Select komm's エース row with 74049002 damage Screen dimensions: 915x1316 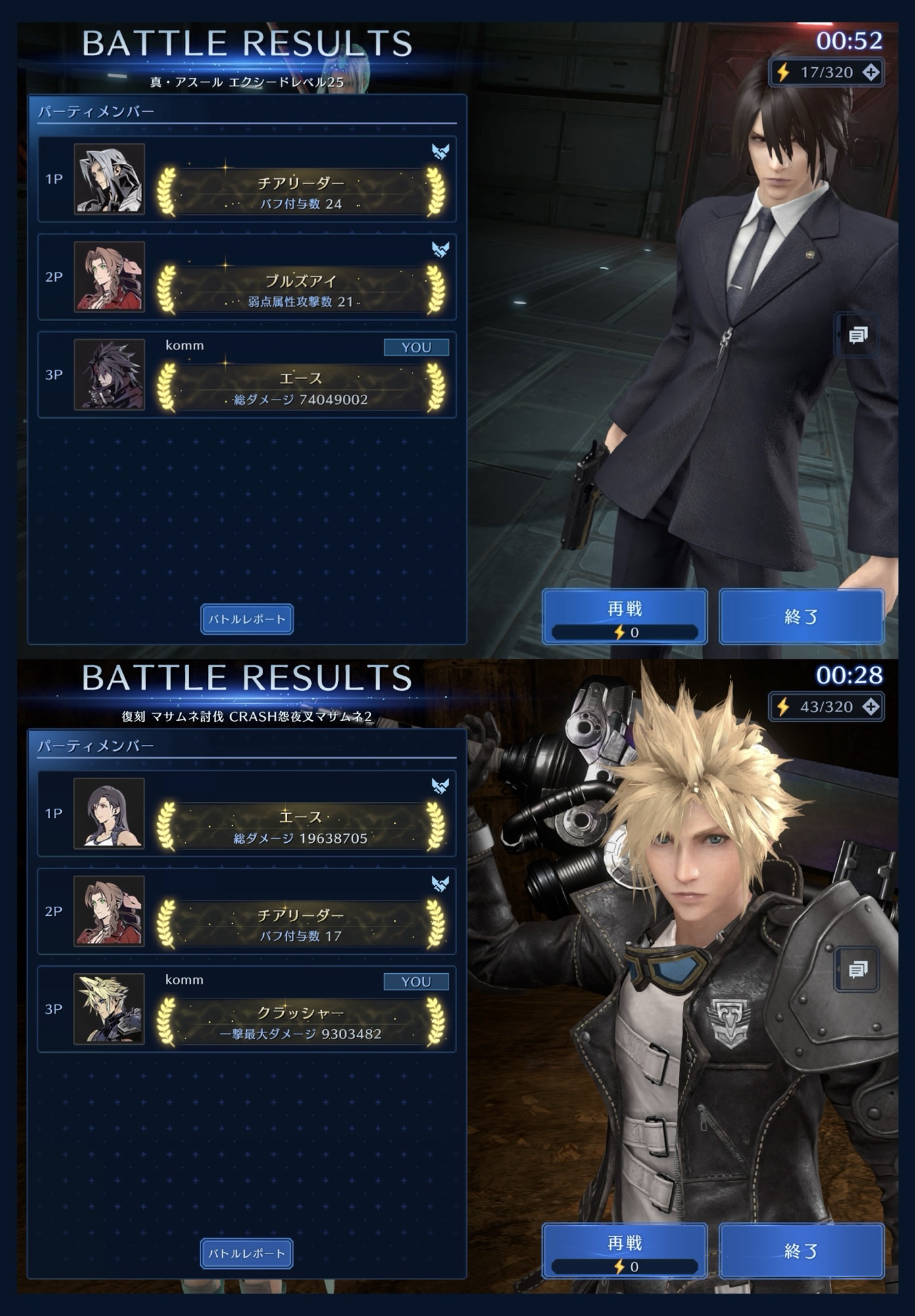click(x=247, y=375)
